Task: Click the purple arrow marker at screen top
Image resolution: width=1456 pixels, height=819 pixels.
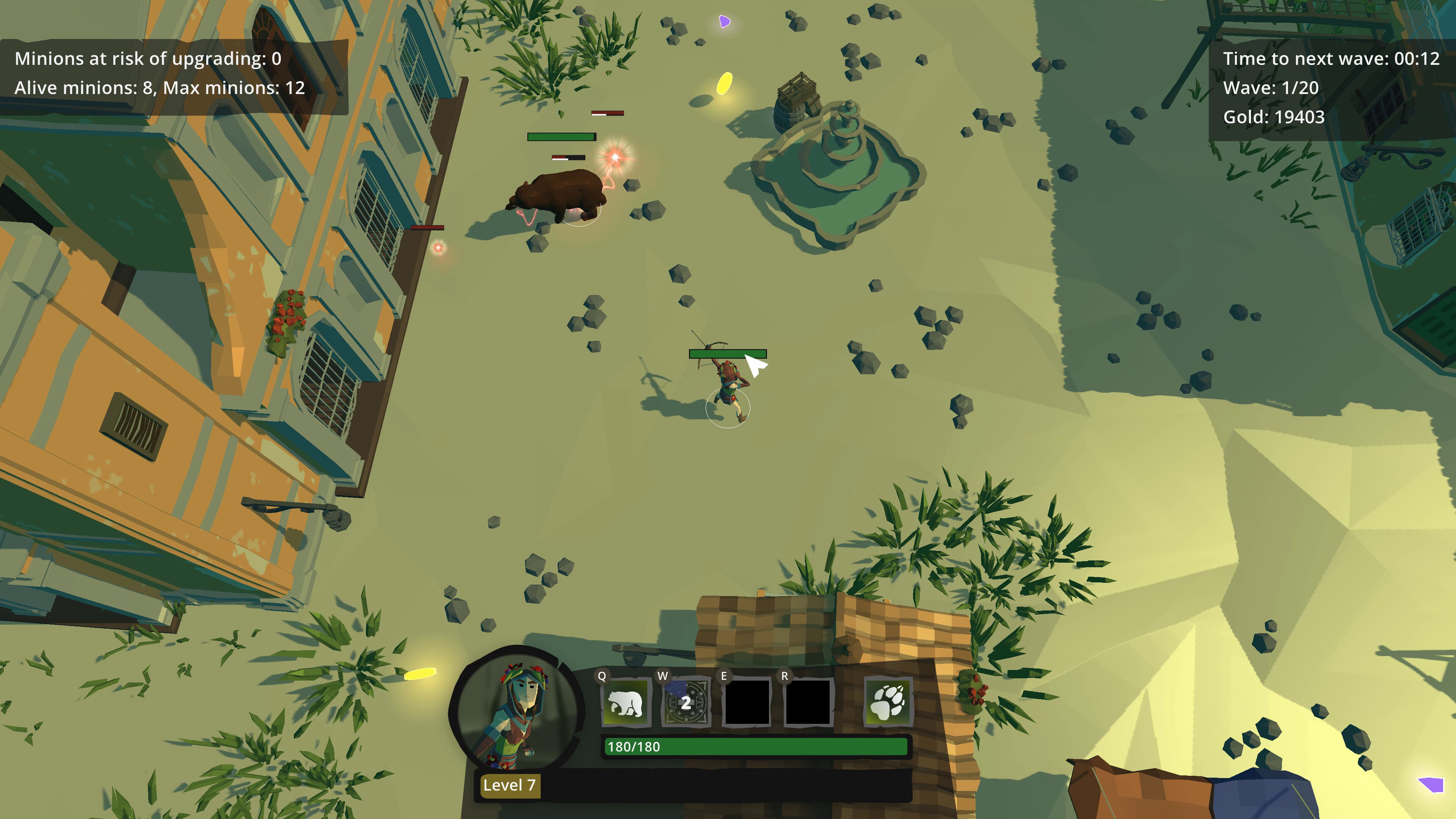Action: click(x=725, y=22)
